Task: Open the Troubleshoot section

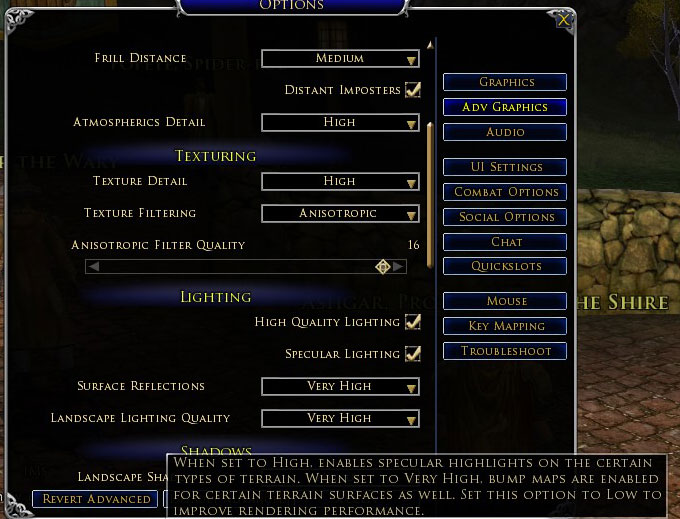Action: pos(505,351)
